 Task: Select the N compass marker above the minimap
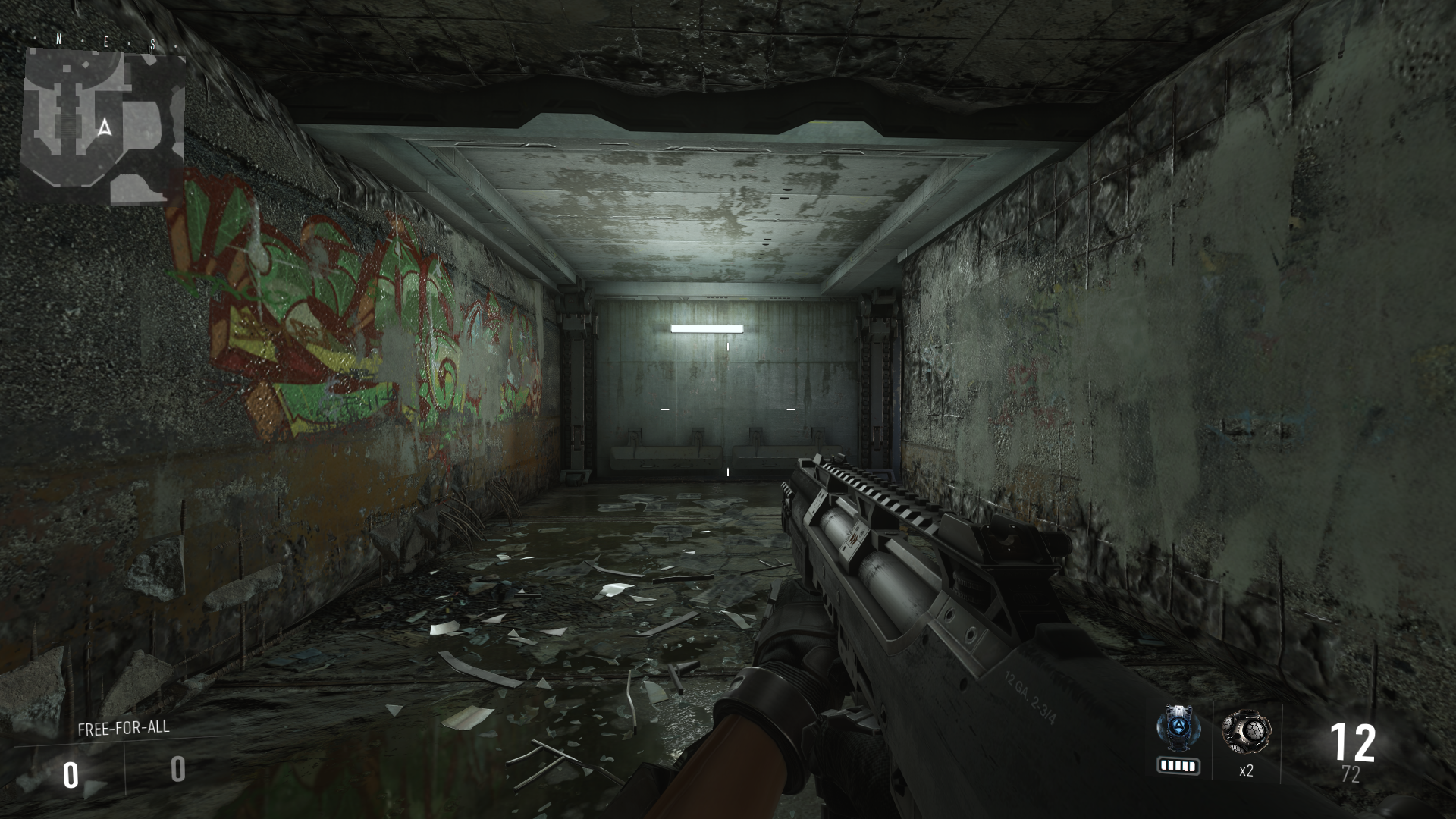pos(58,38)
